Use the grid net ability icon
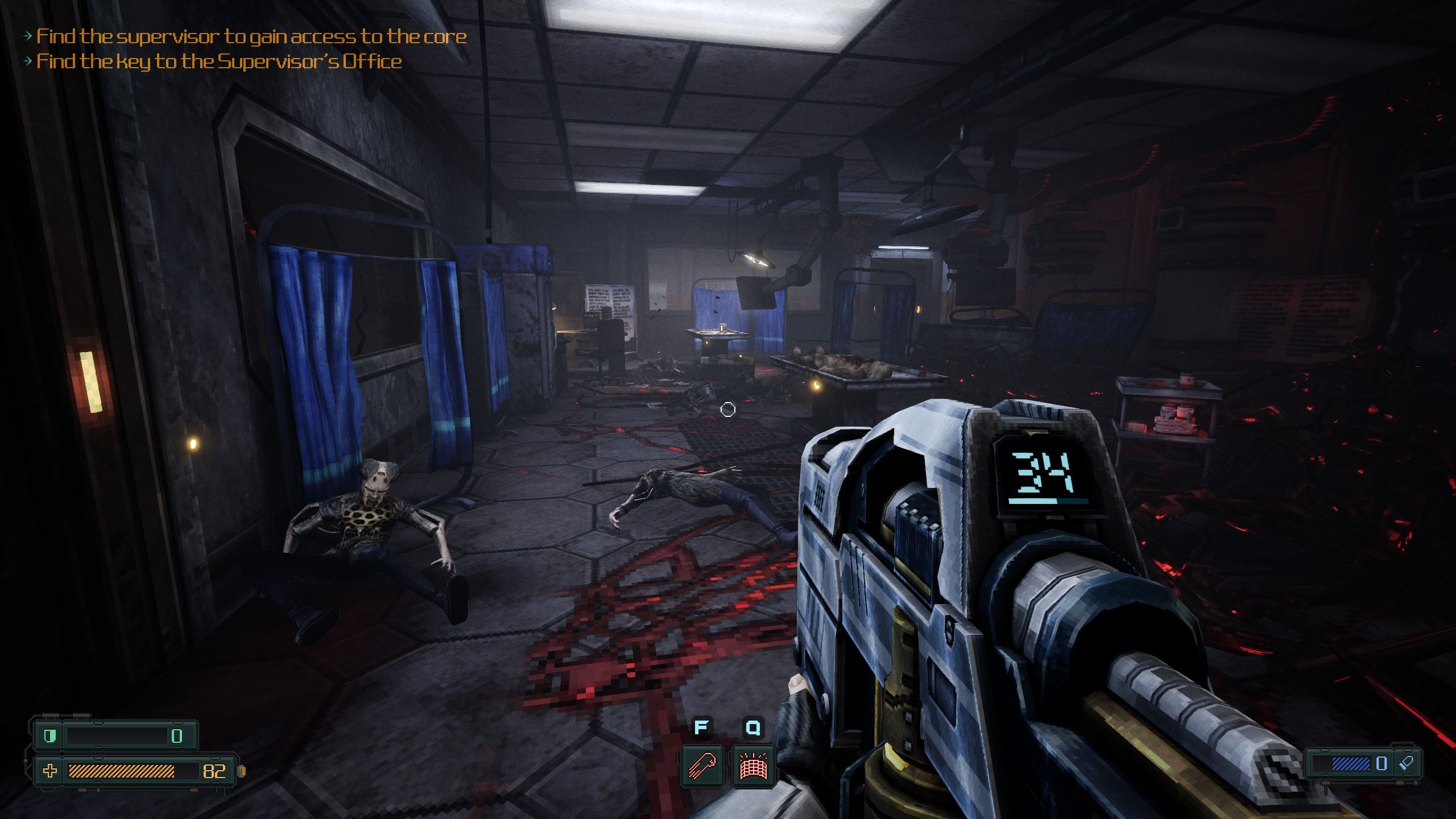 753,765
